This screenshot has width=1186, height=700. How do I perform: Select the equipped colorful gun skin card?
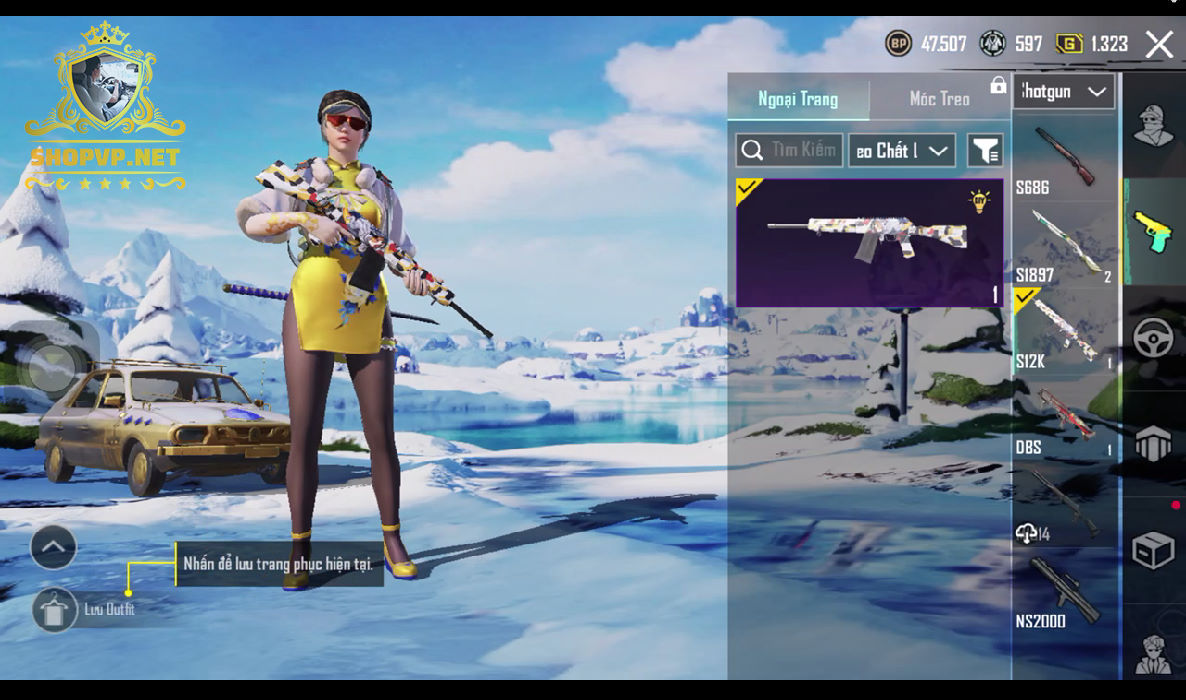[869, 242]
